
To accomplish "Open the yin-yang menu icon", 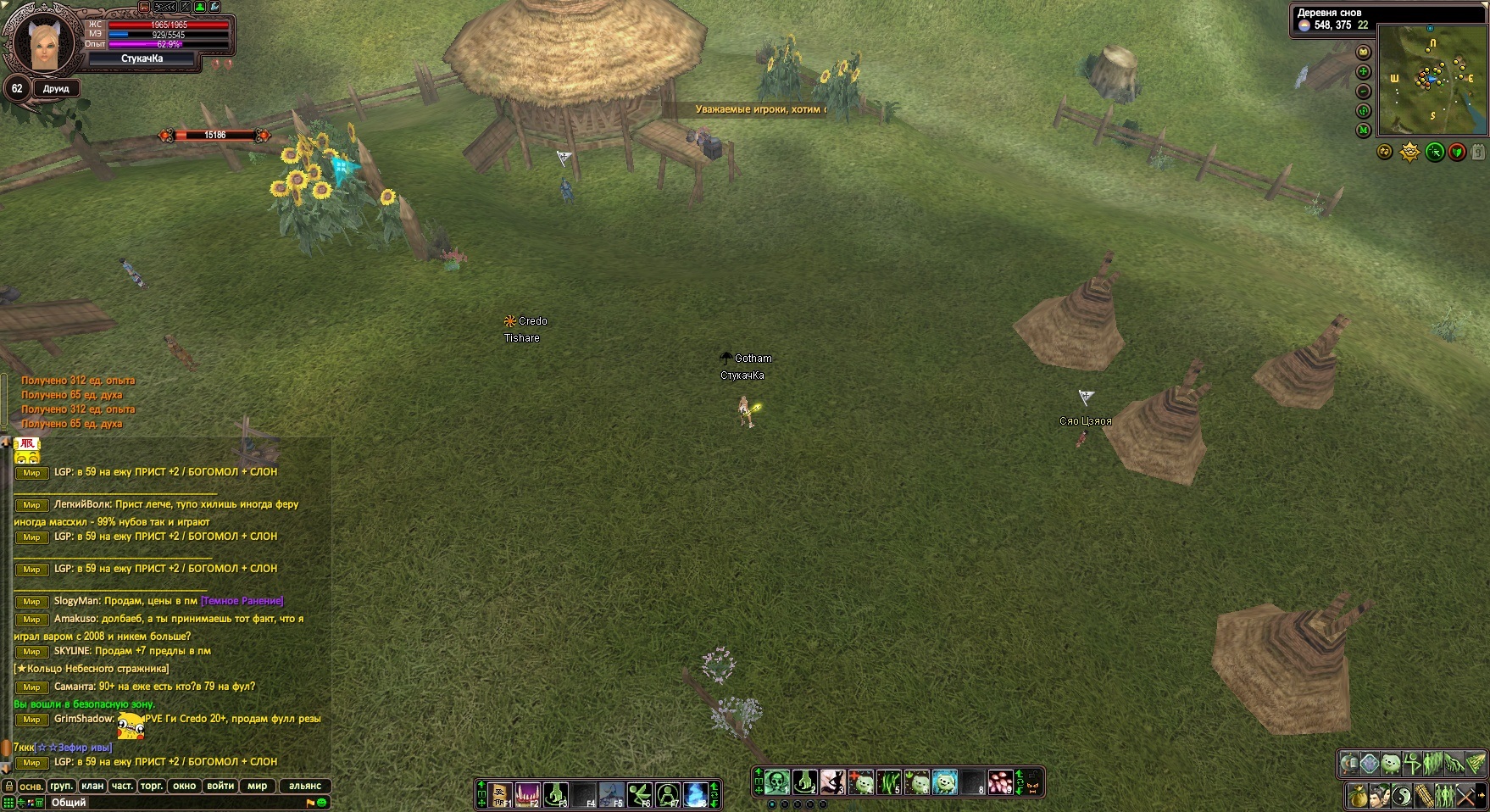I will coord(1401,797).
